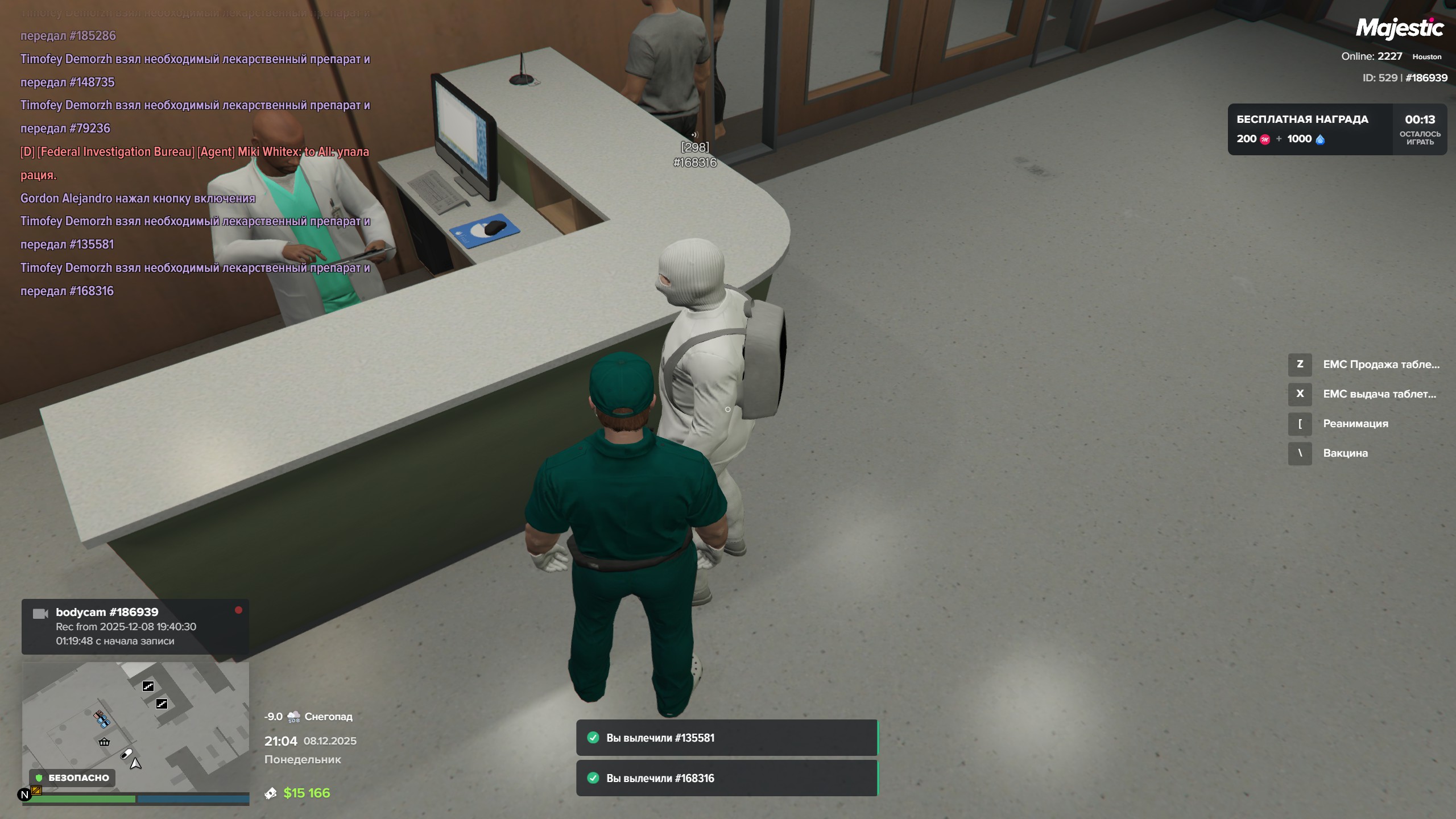Select the pill marker on the minimap
This screenshot has width=1456, height=819.
(126, 754)
